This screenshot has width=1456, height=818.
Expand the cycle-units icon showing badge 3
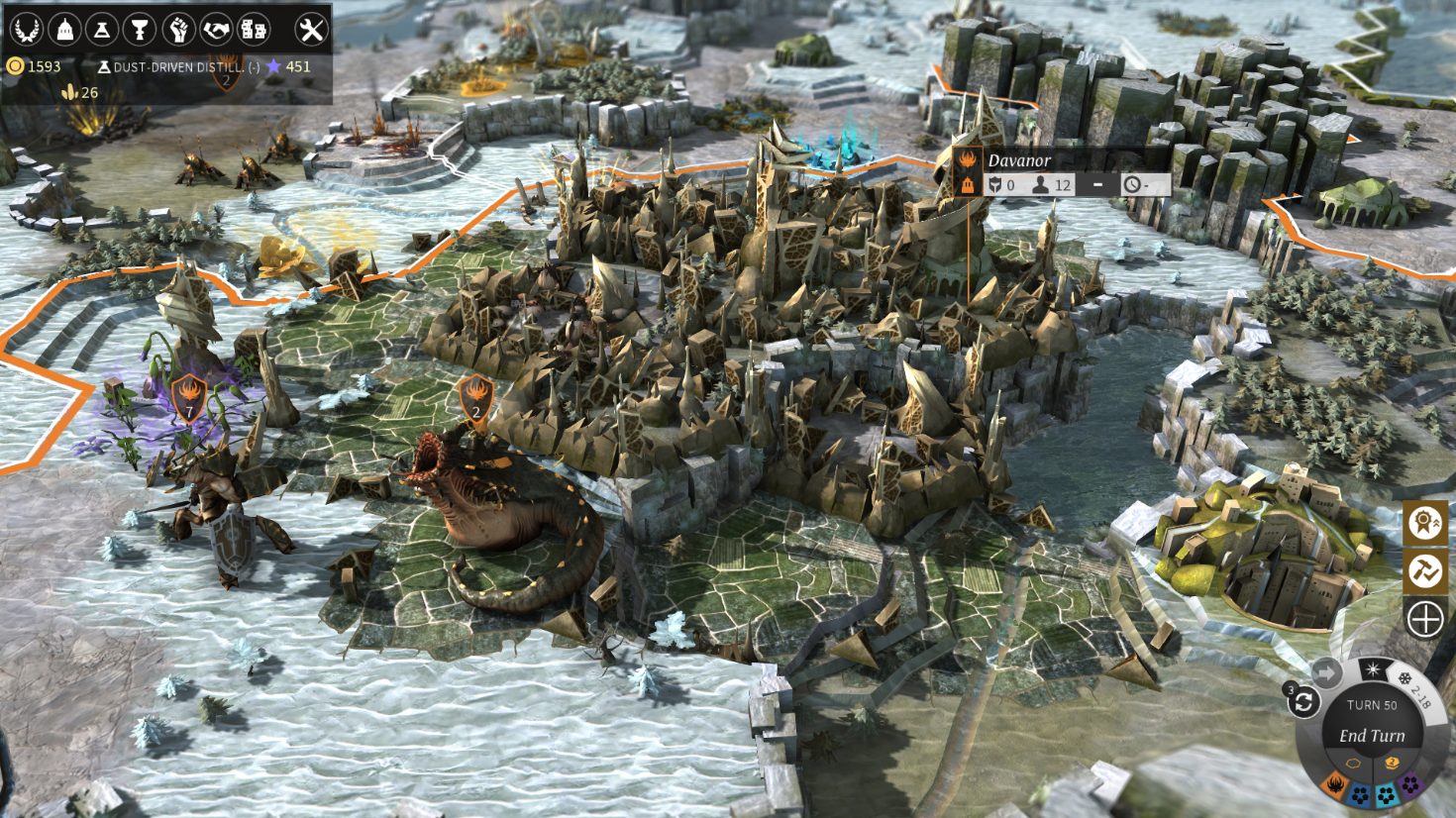pos(1305,703)
